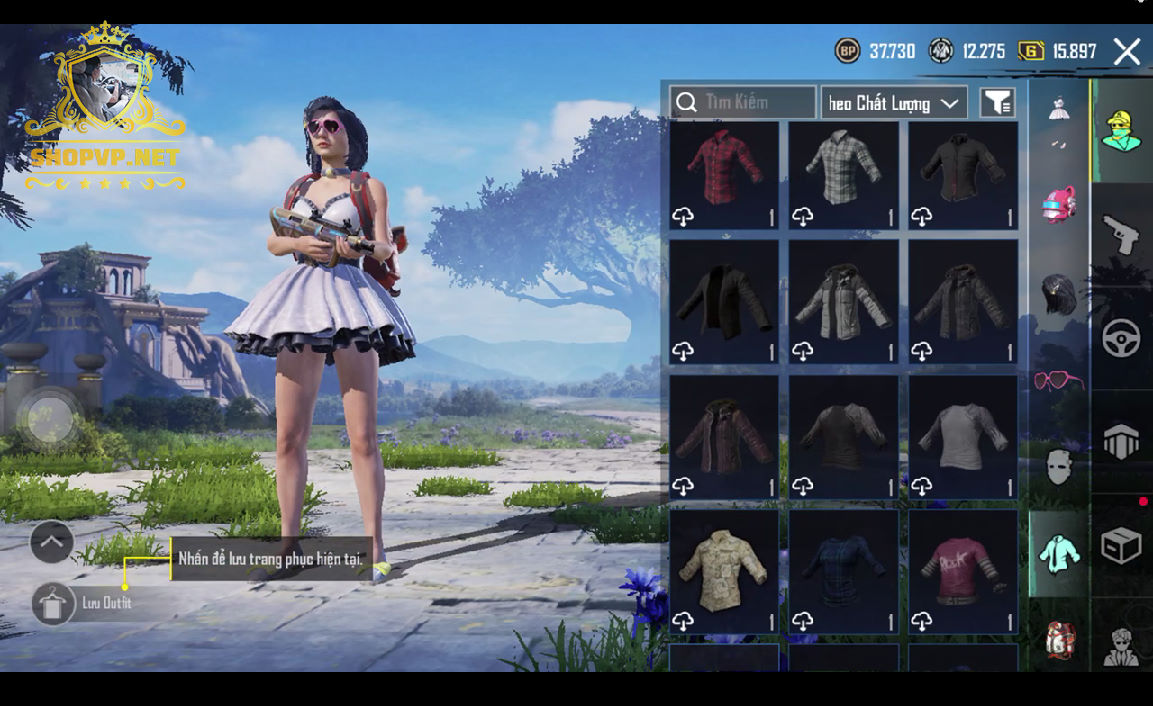Pick the beige camo shirt item
This screenshot has height=706, width=1153.
pyautogui.click(x=724, y=571)
